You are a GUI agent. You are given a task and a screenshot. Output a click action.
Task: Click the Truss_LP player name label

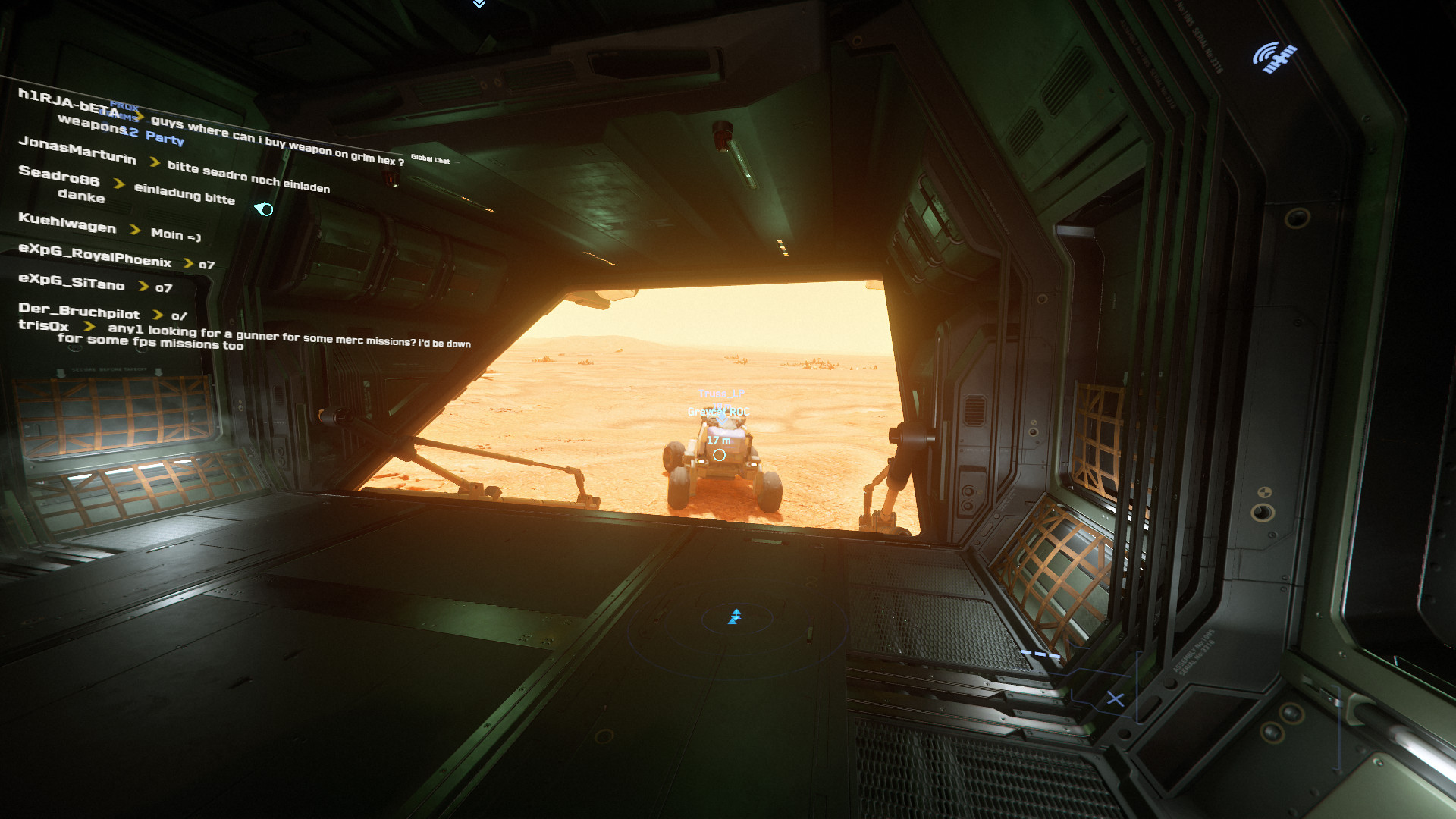722,394
